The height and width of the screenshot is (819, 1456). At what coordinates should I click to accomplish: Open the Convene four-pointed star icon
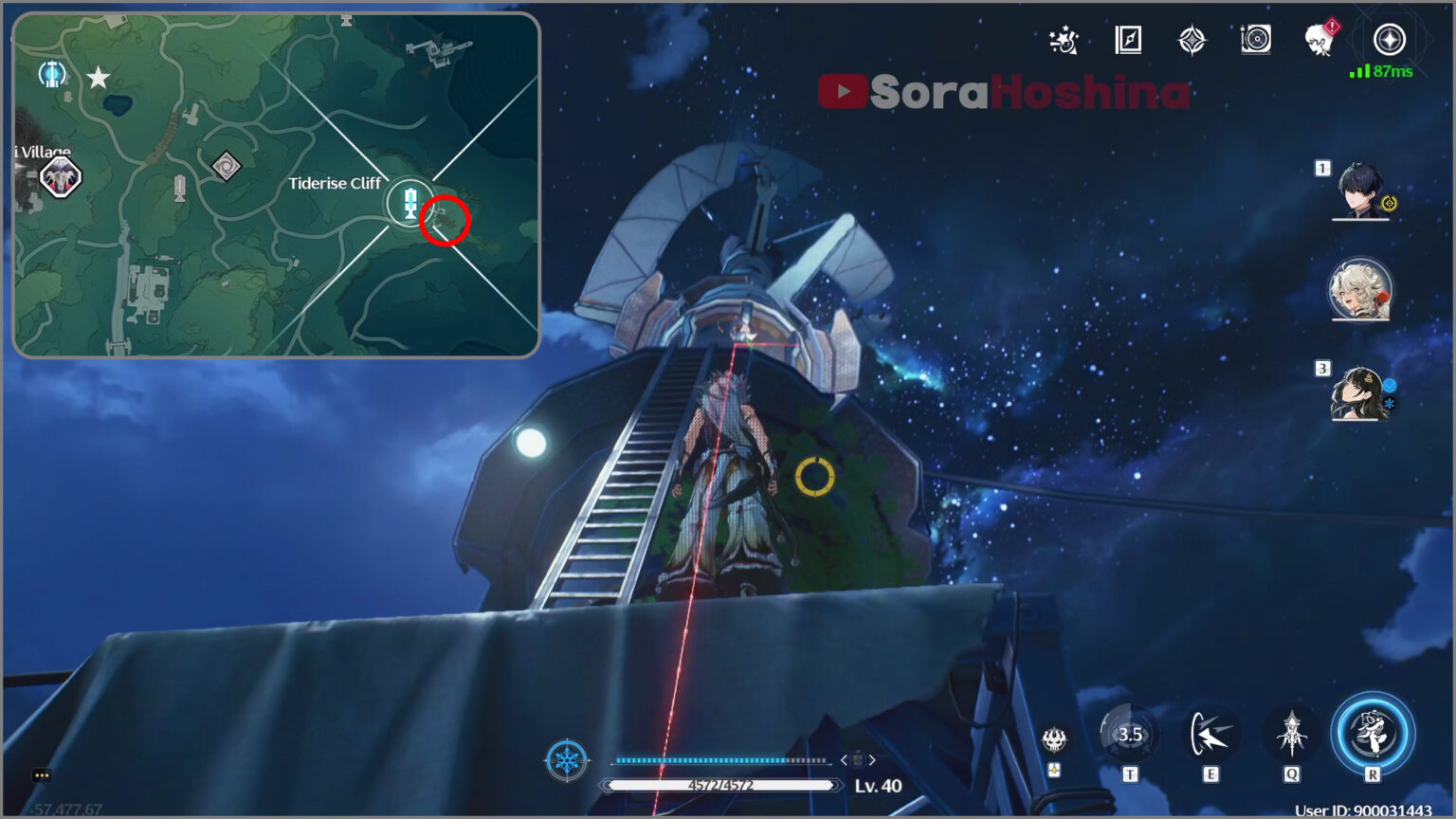click(x=1192, y=40)
